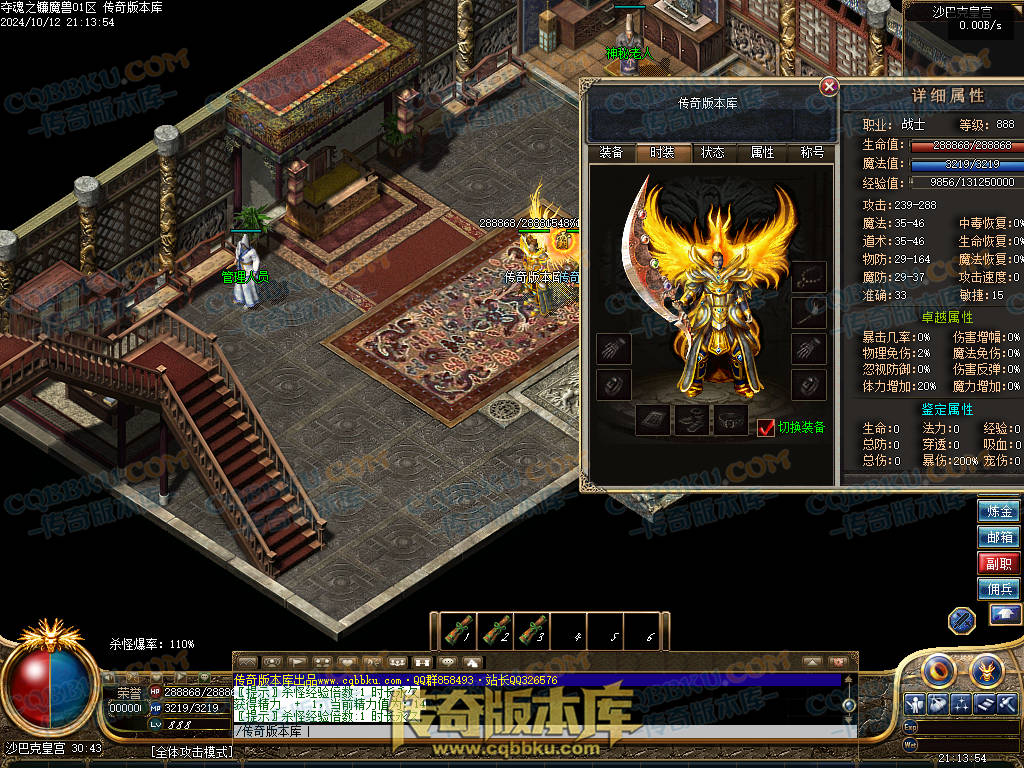Show the 属性 attributes tab
The width and height of the screenshot is (1024, 768).
(762, 153)
